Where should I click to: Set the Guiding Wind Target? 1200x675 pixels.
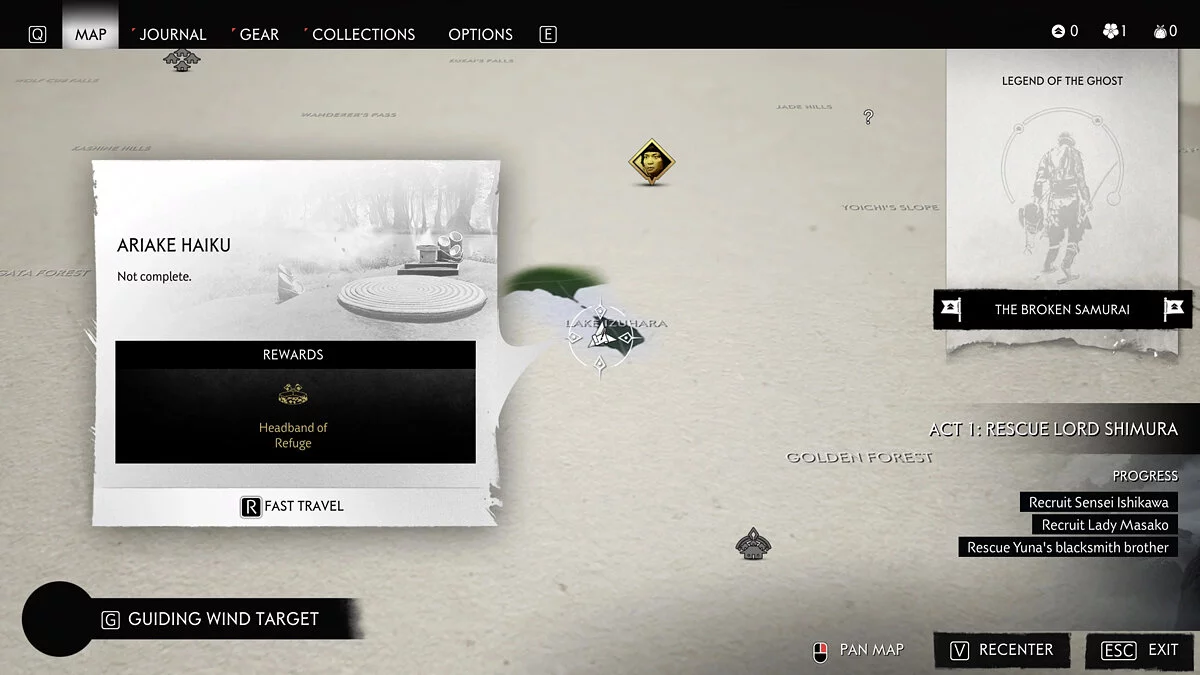tap(222, 619)
